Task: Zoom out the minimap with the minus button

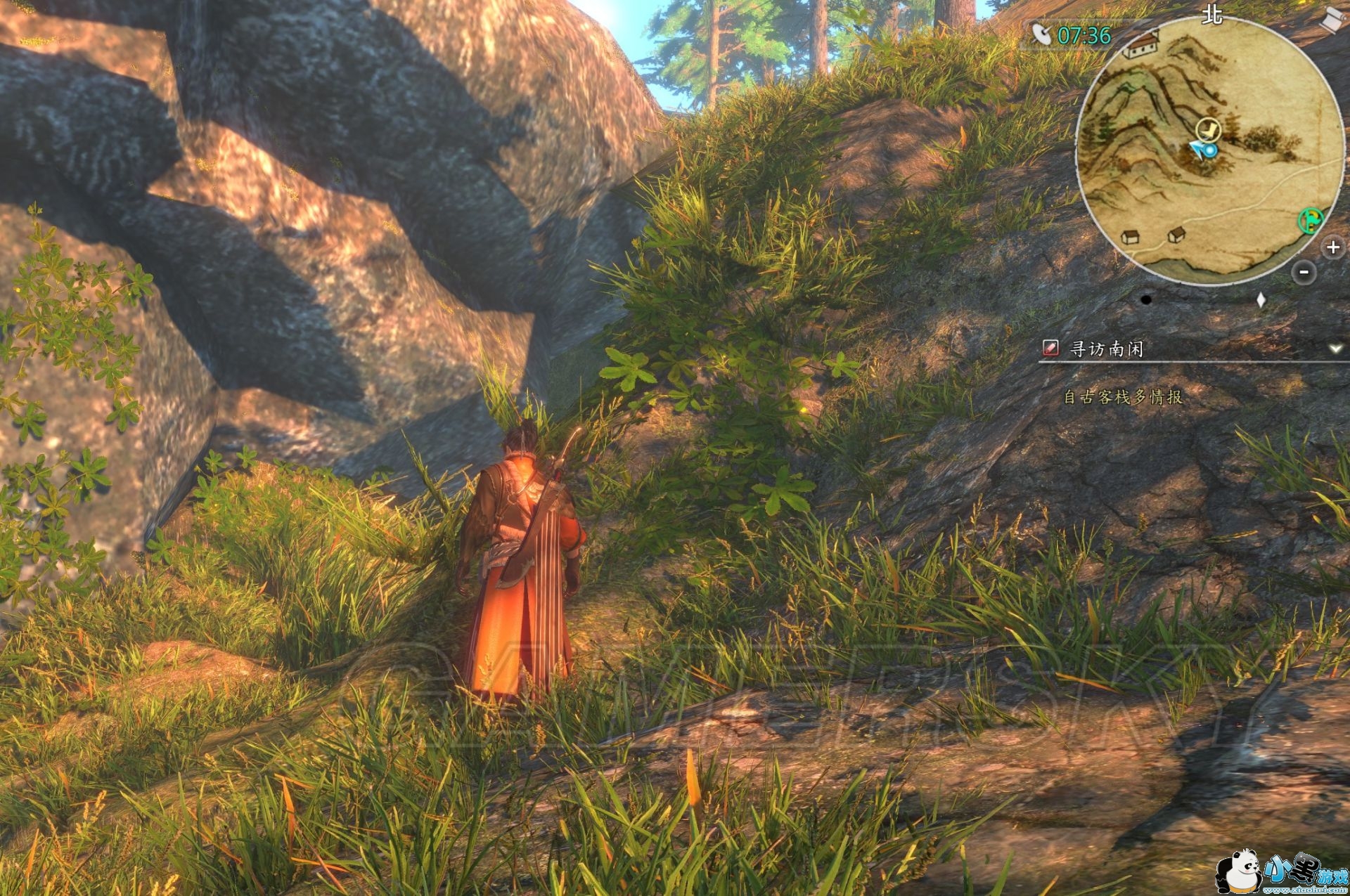Action: [x=1304, y=272]
